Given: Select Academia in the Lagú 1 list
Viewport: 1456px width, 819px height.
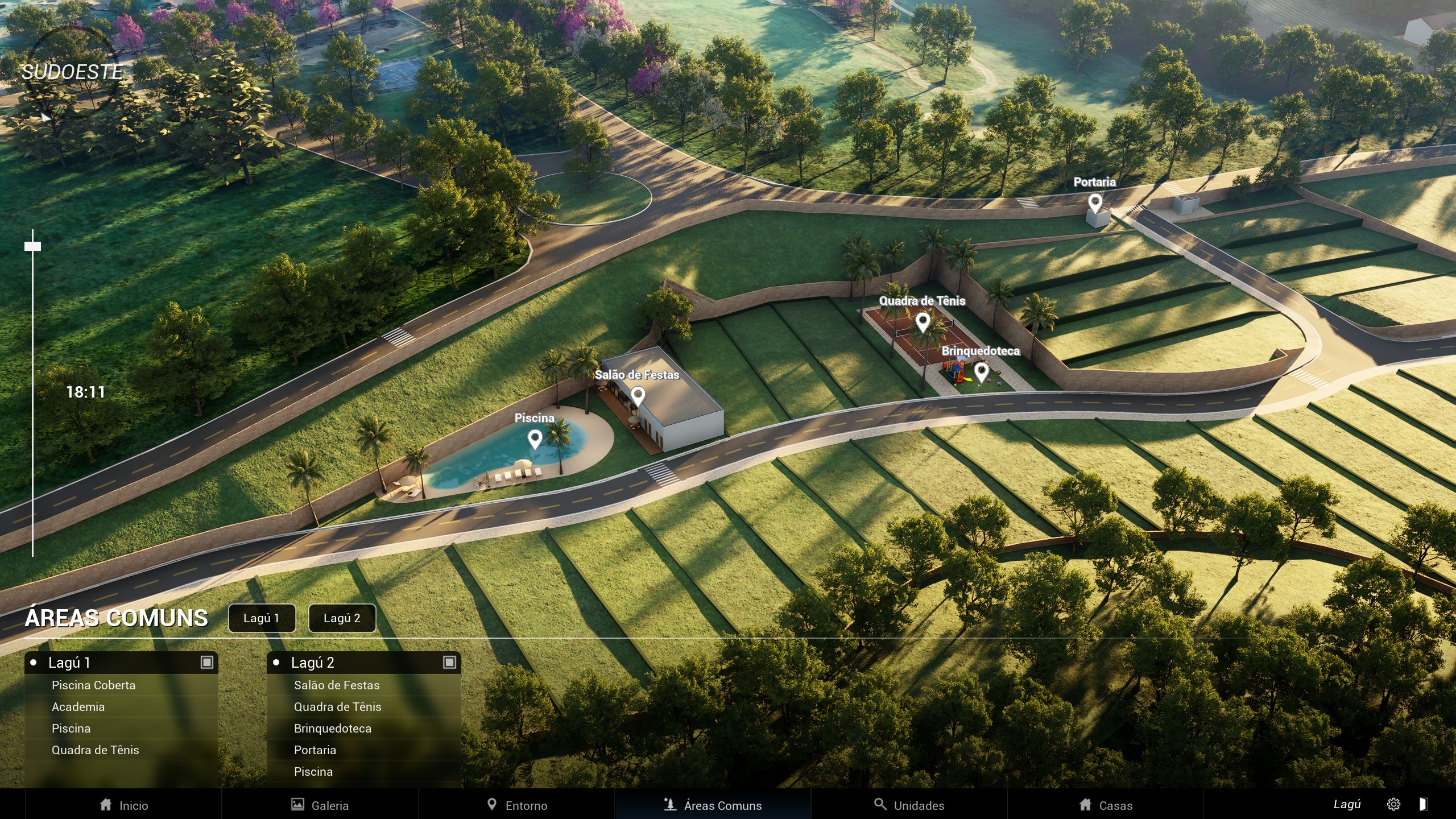Looking at the screenshot, I should (78, 707).
